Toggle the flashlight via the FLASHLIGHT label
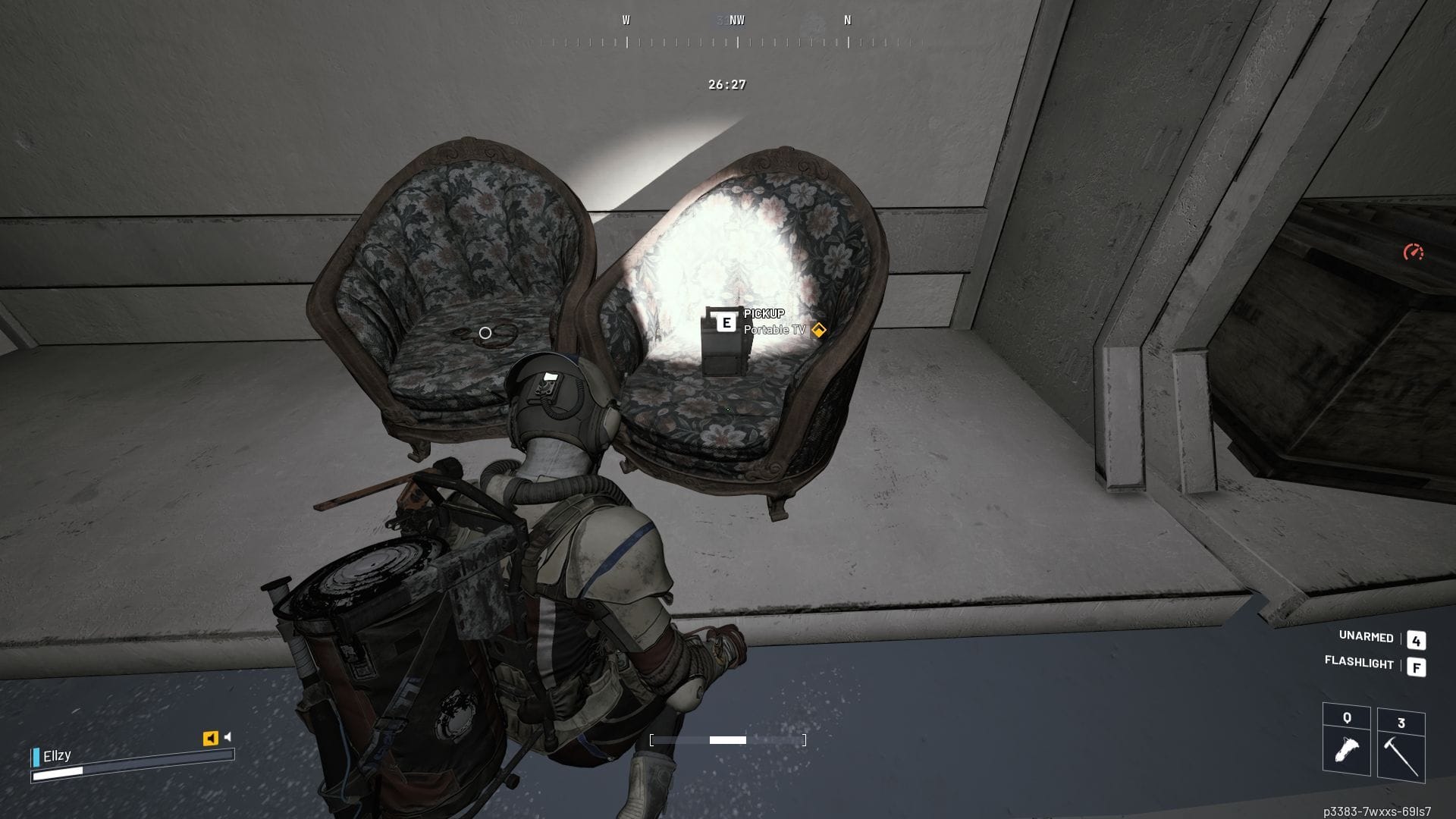 click(1358, 665)
